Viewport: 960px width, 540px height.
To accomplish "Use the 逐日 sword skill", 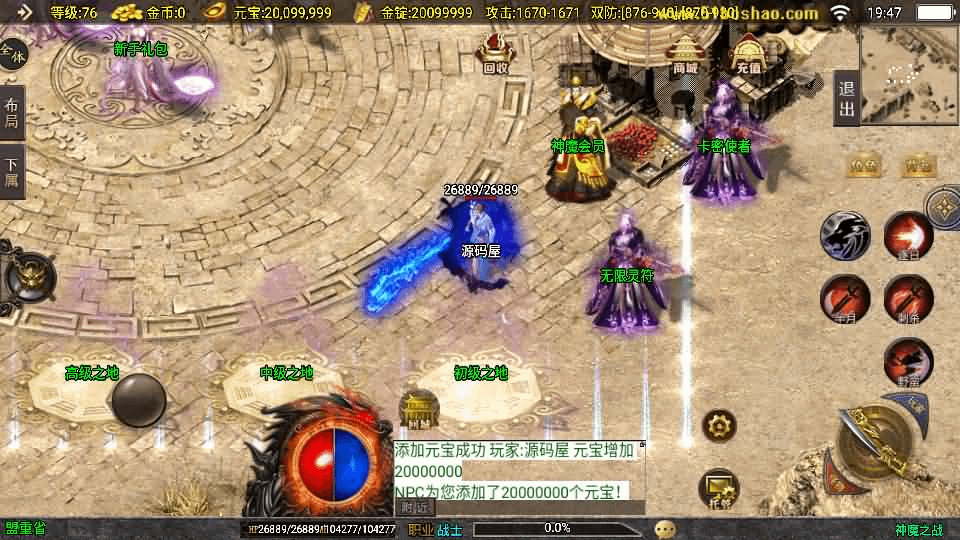I will (x=908, y=236).
